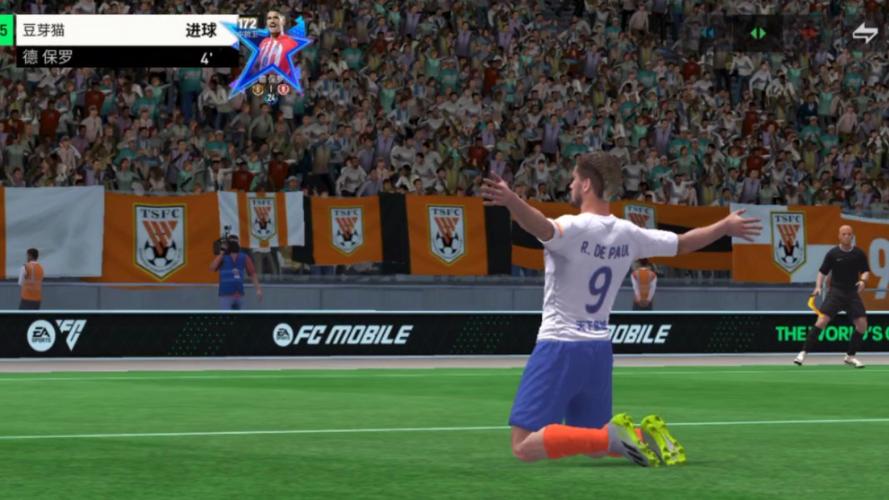Select the blue left-arrow icon
This screenshot has height=500, width=889.
pos(711,33)
